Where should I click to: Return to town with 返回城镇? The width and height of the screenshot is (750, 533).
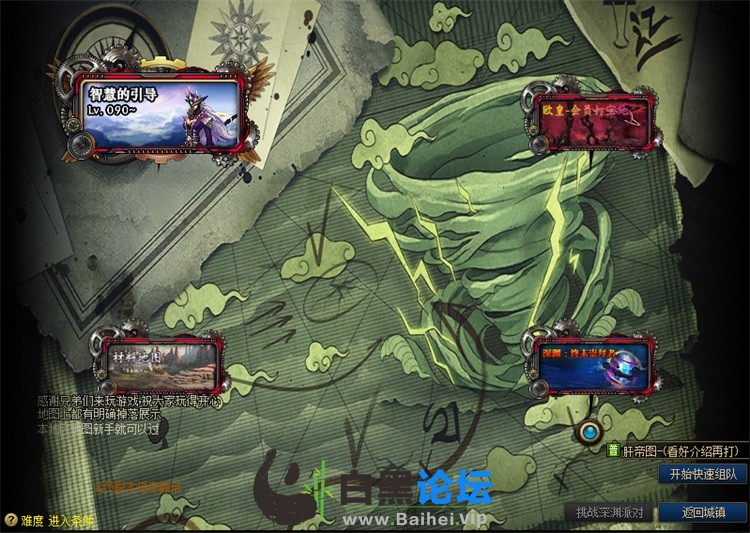(x=704, y=512)
